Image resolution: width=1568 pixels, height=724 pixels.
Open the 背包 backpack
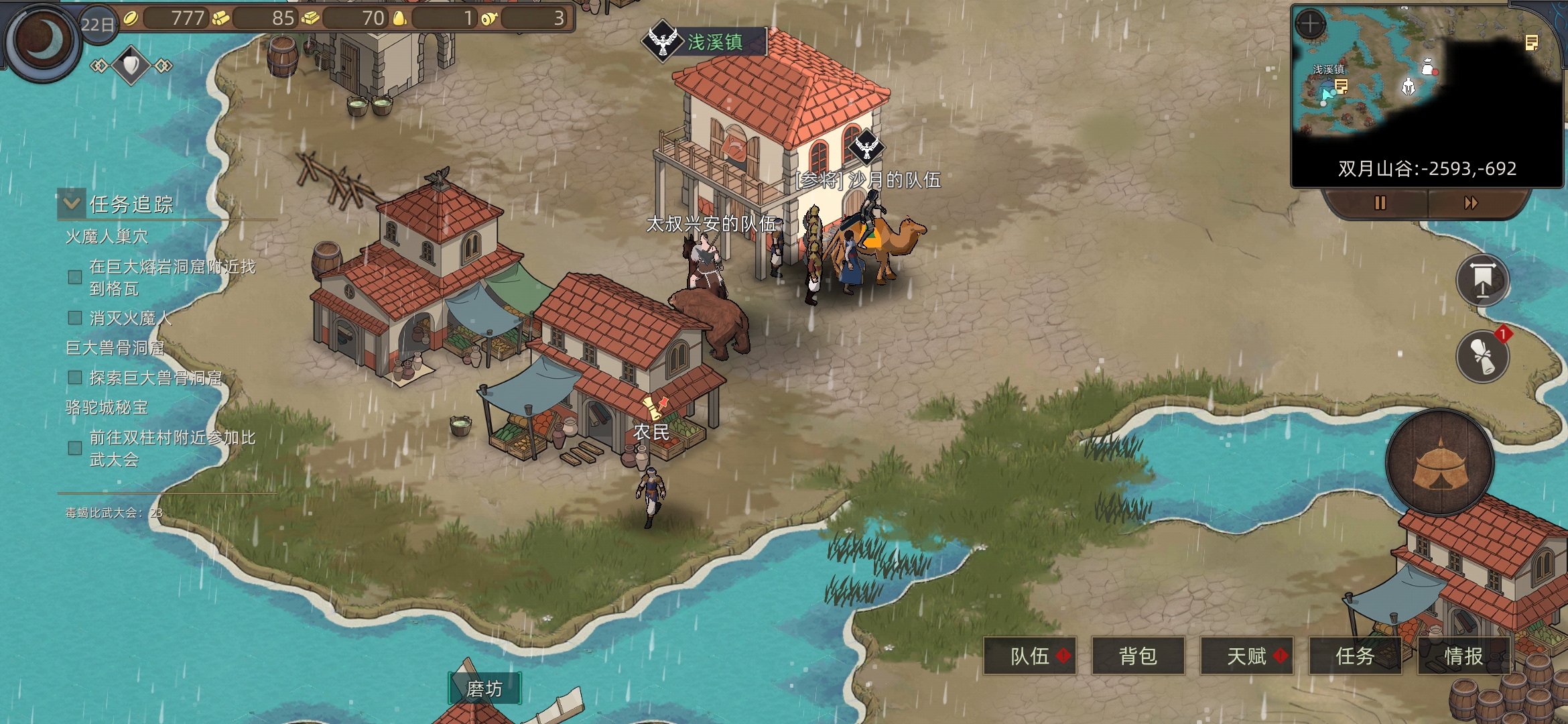(1138, 656)
